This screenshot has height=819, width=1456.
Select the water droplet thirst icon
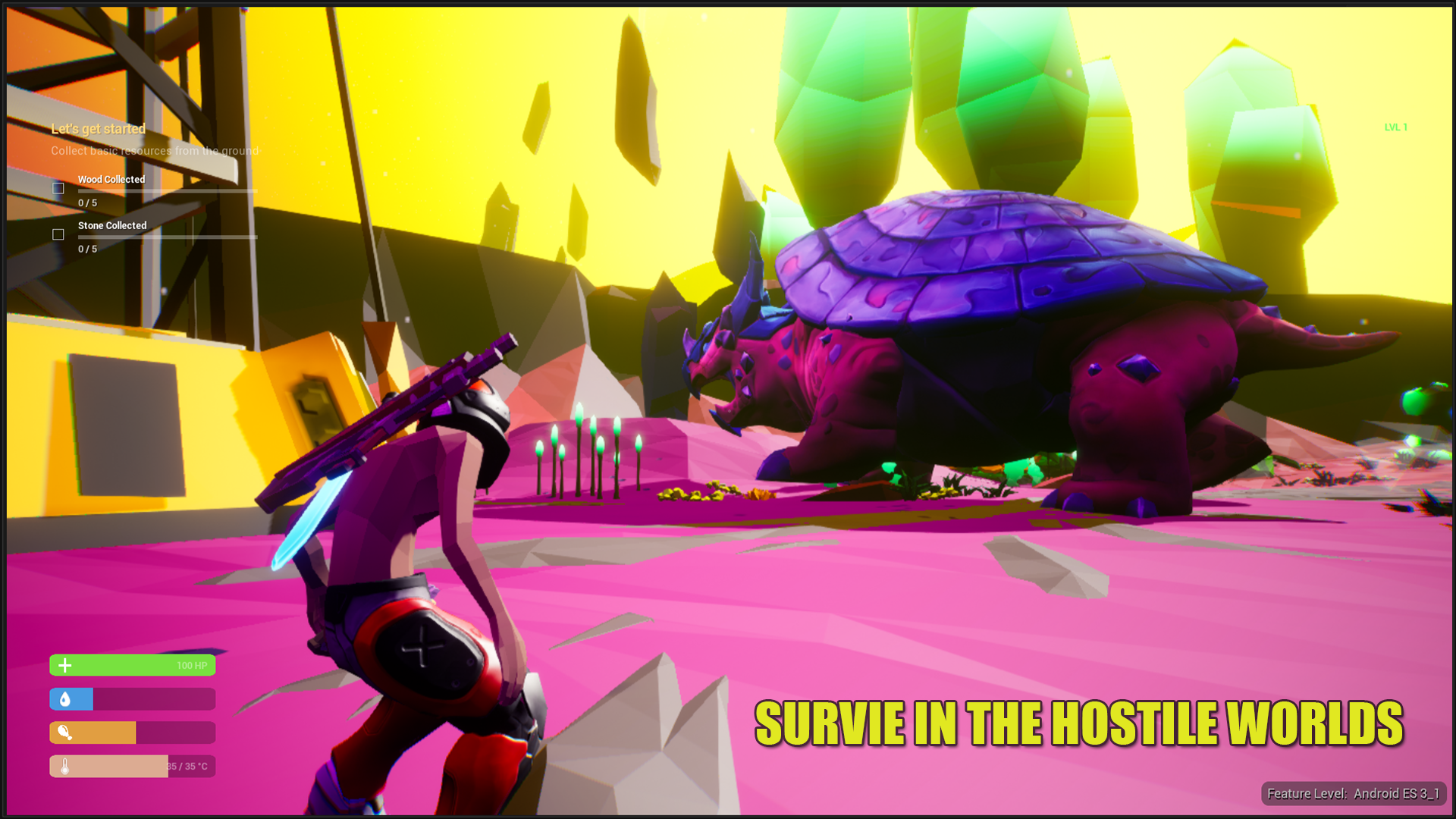coord(65,698)
